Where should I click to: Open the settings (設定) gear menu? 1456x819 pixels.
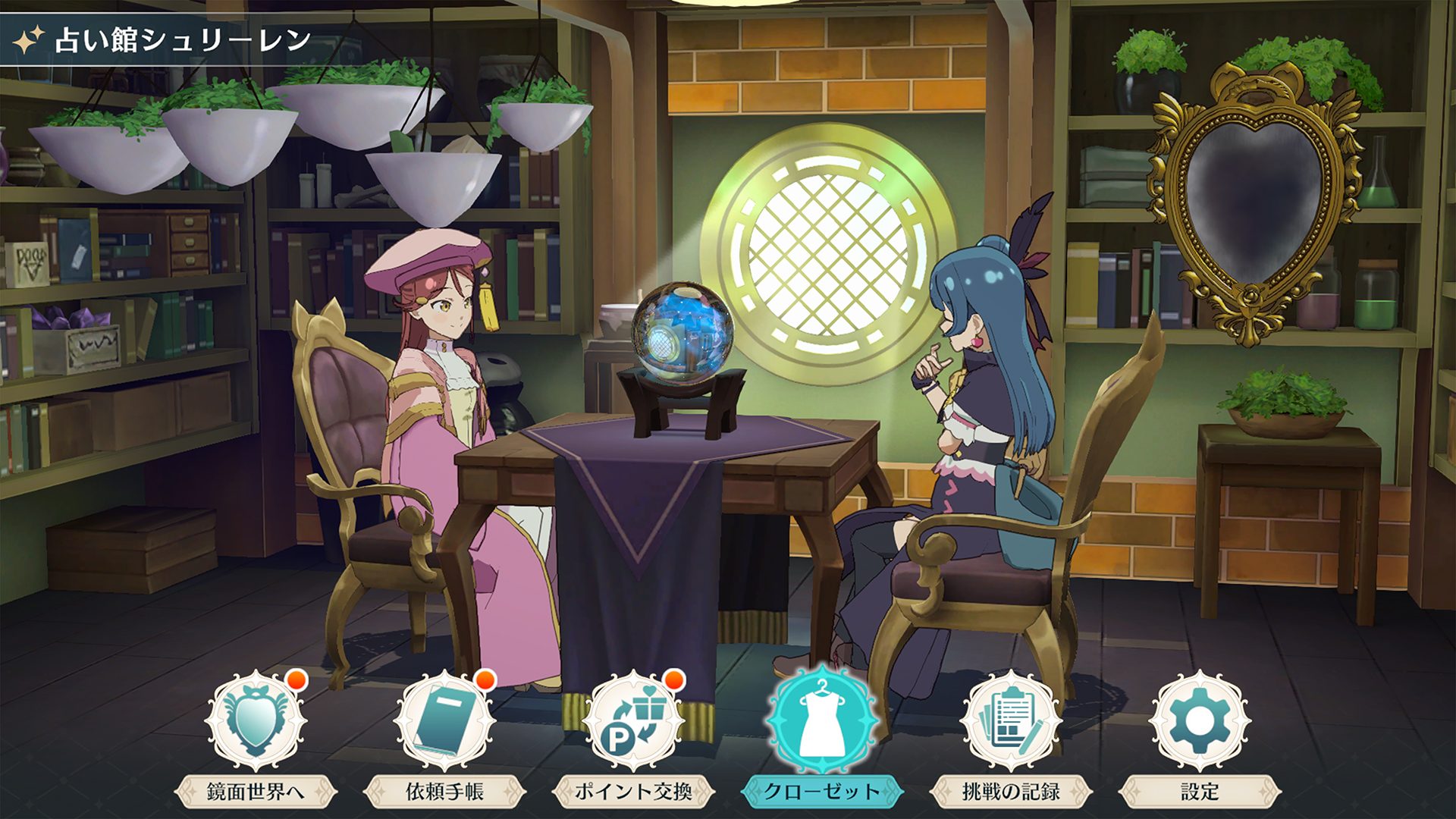coord(1200,723)
